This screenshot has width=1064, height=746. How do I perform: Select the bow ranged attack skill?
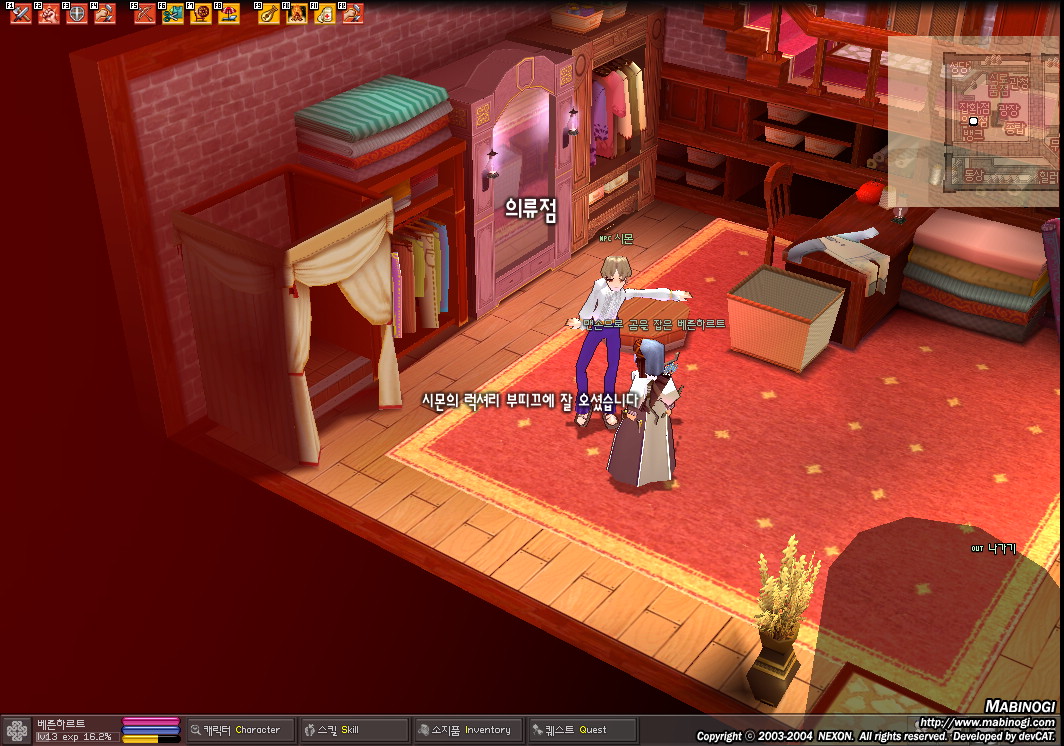pos(144,14)
